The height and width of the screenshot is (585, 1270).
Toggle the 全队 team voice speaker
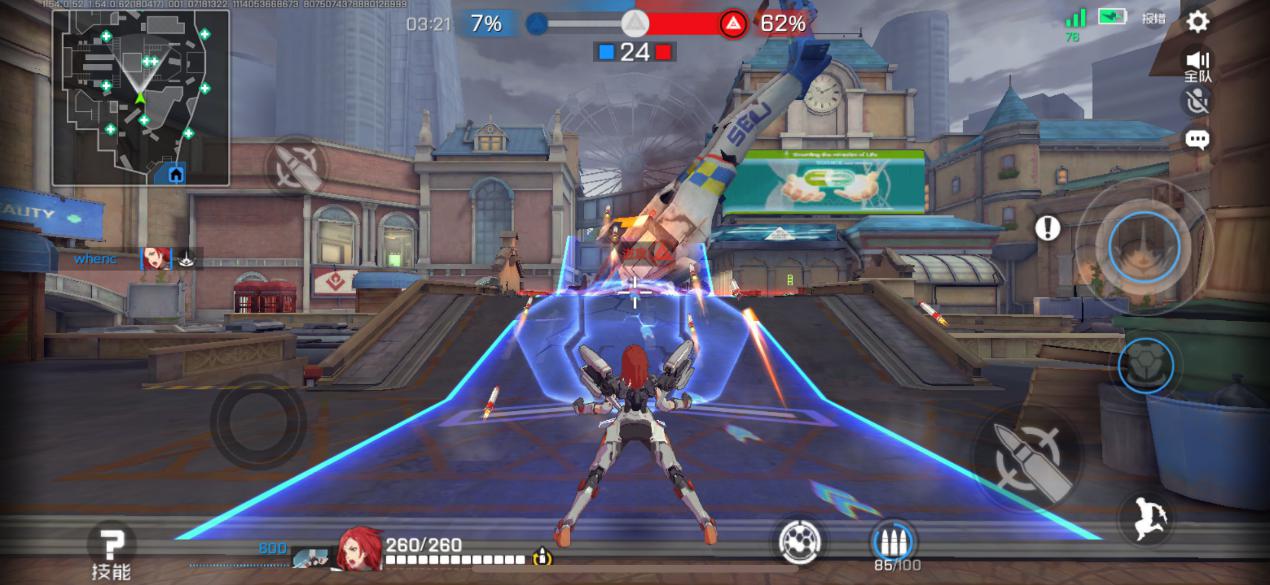(1197, 65)
